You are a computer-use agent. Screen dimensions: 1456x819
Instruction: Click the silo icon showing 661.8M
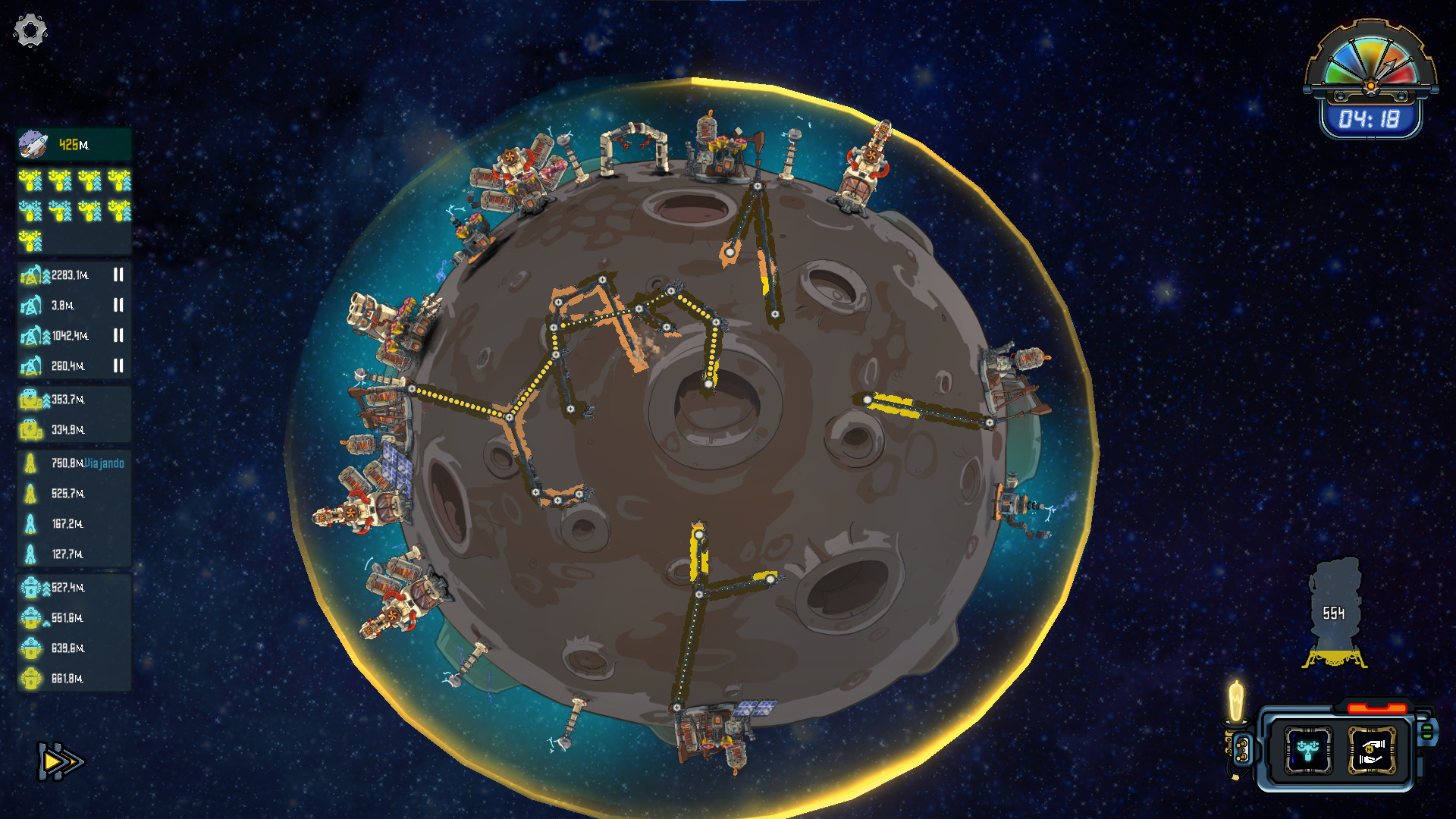tap(32, 678)
